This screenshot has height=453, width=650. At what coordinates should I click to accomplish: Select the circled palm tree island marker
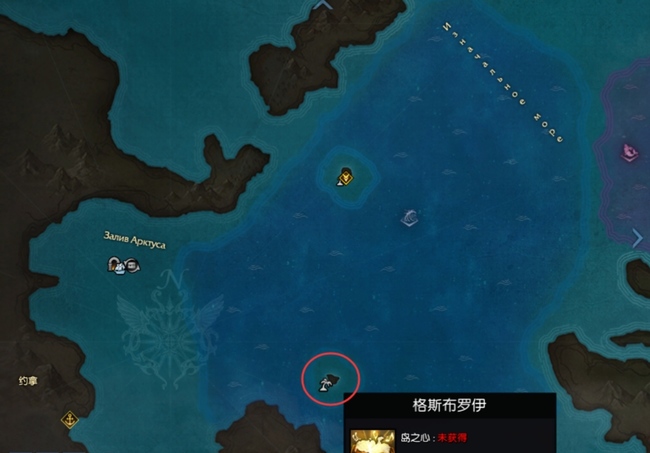[329, 380]
